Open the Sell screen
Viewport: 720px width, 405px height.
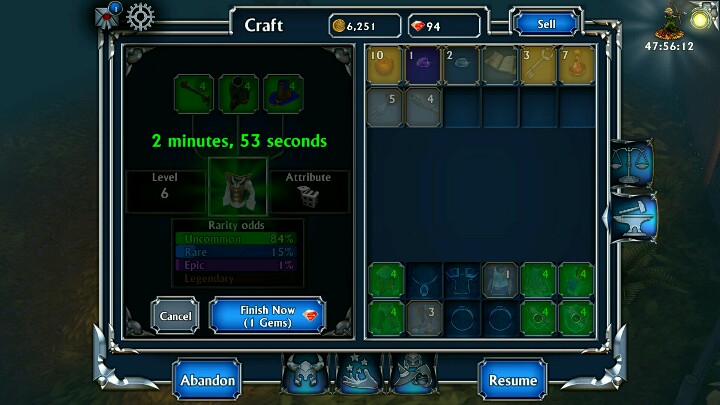coord(547,23)
